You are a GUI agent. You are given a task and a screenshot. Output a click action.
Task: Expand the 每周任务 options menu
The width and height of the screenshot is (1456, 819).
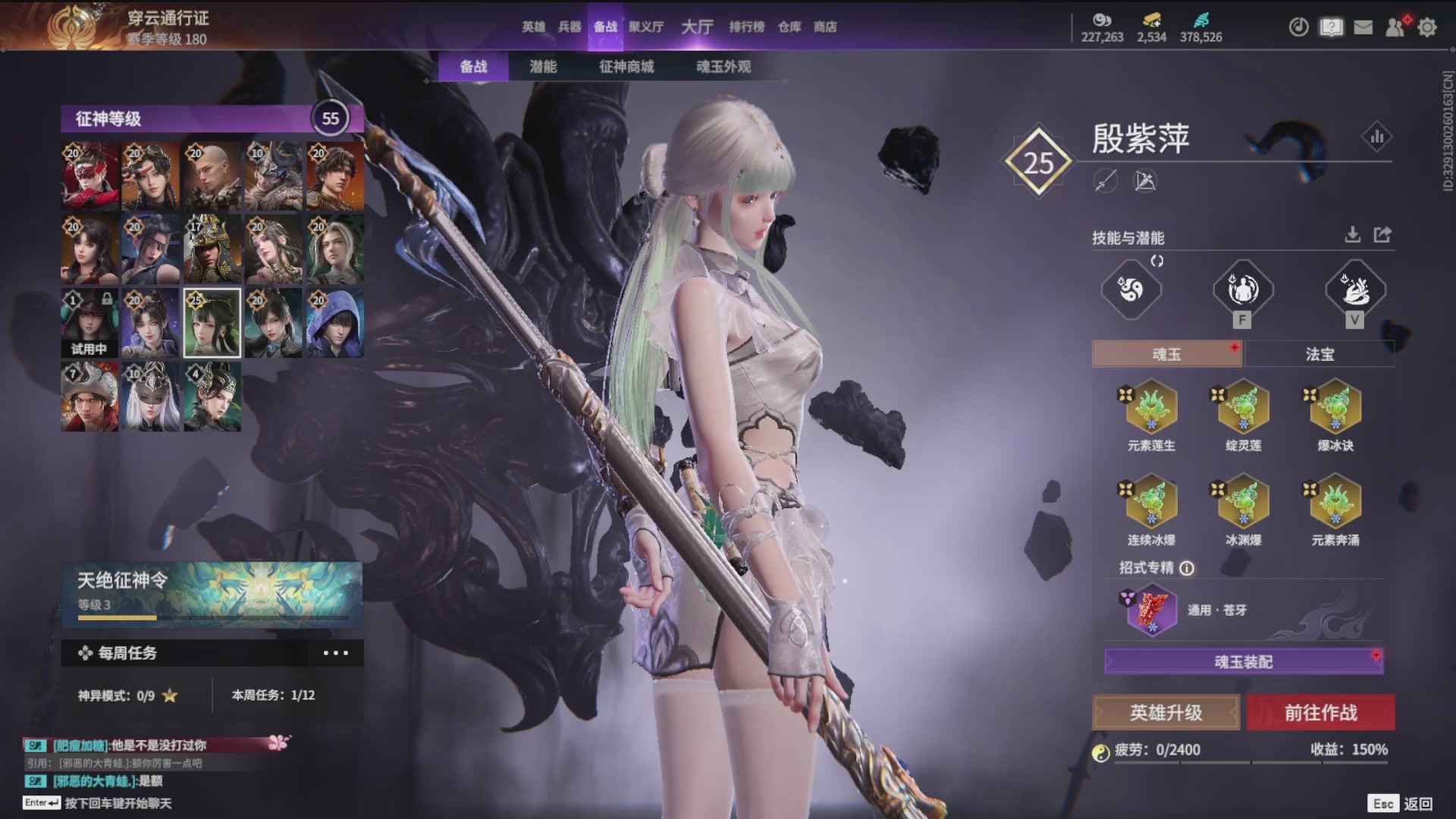[x=335, y=653]
